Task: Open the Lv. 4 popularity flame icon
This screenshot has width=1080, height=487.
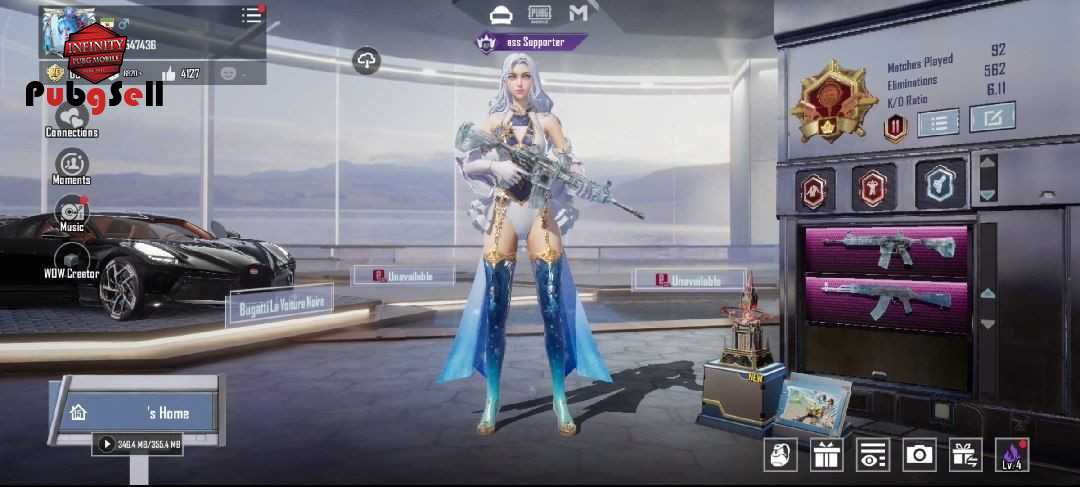Action: 1011,455
